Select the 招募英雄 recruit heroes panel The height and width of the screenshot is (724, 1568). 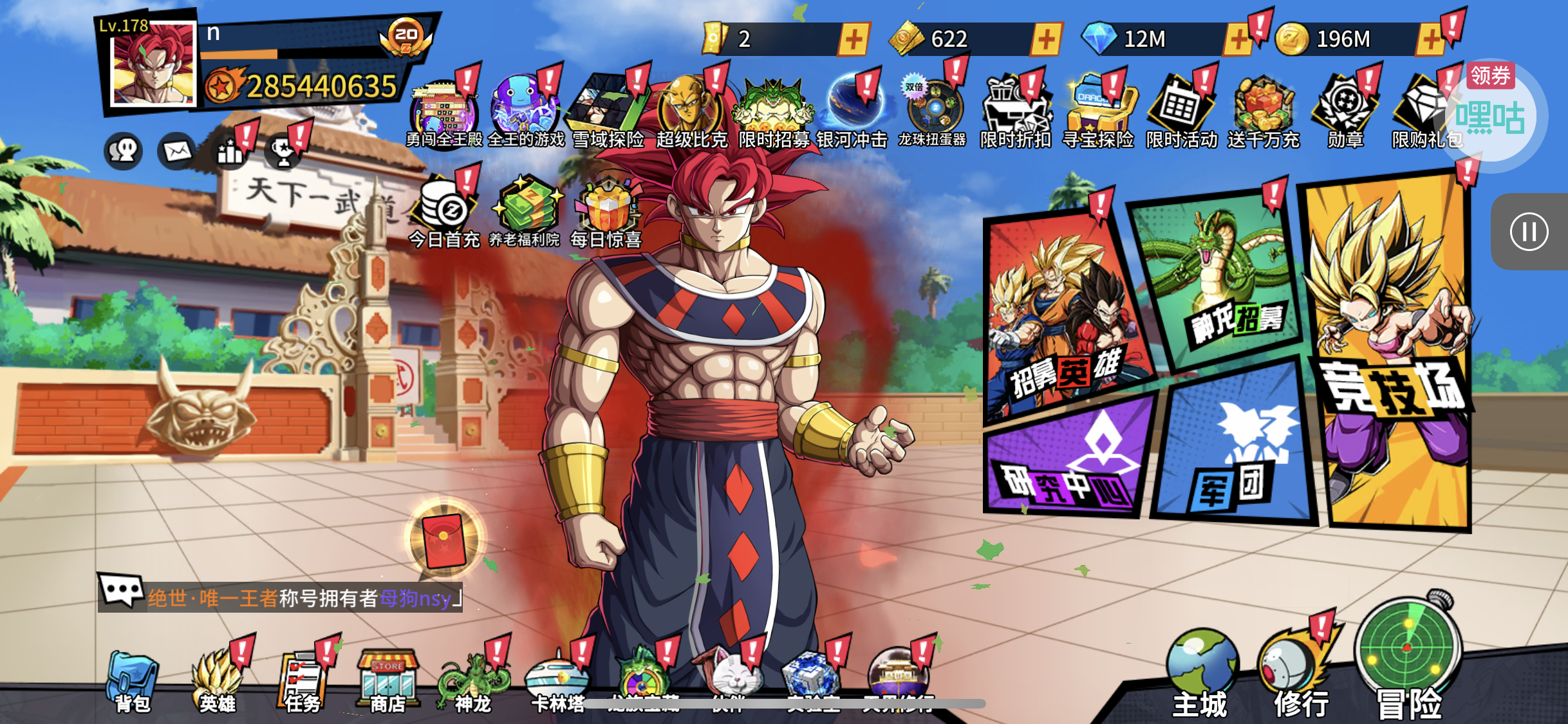pos(1065,315)
